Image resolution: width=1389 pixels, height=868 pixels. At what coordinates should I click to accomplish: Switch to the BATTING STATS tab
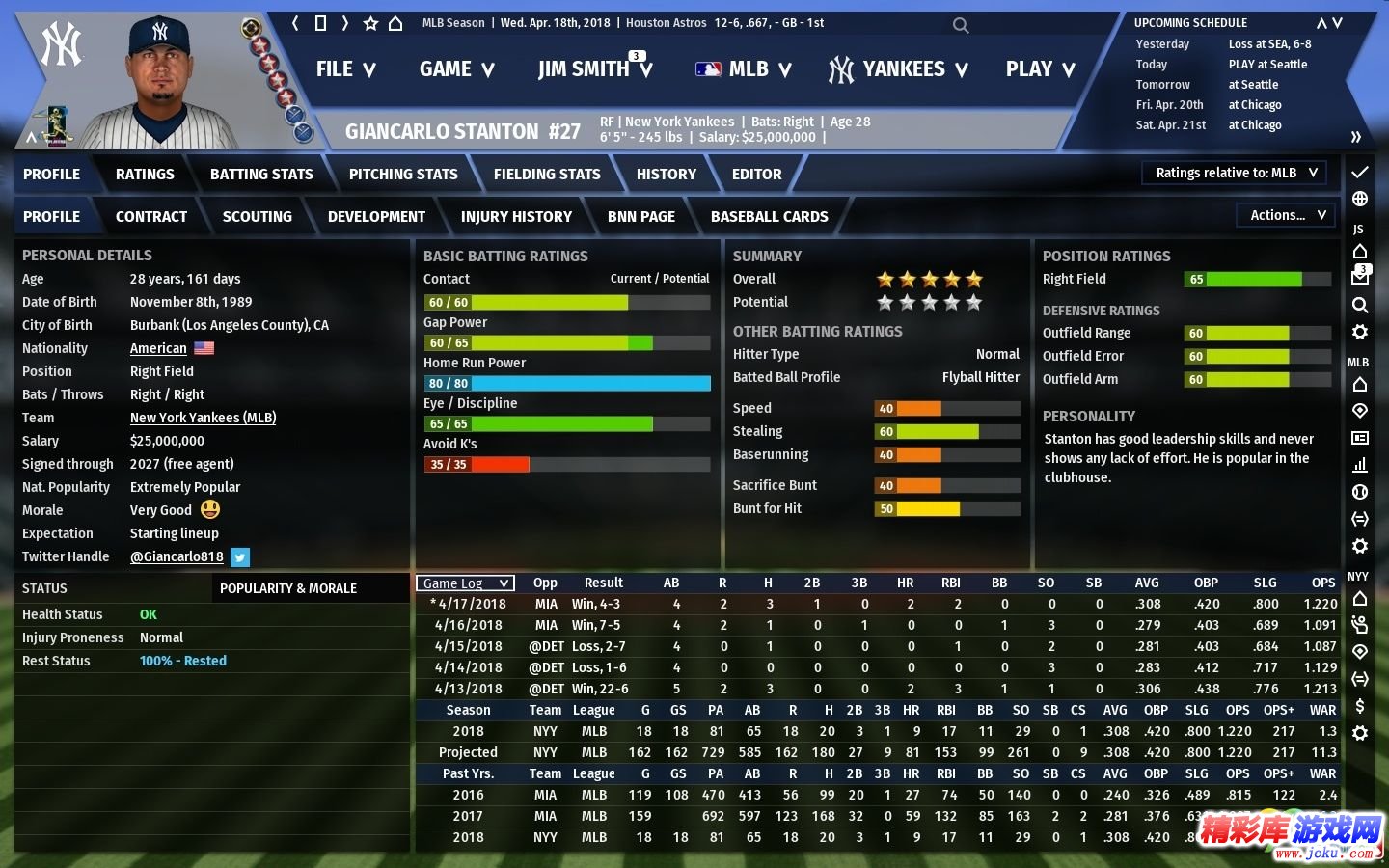[x=261, y=175]
